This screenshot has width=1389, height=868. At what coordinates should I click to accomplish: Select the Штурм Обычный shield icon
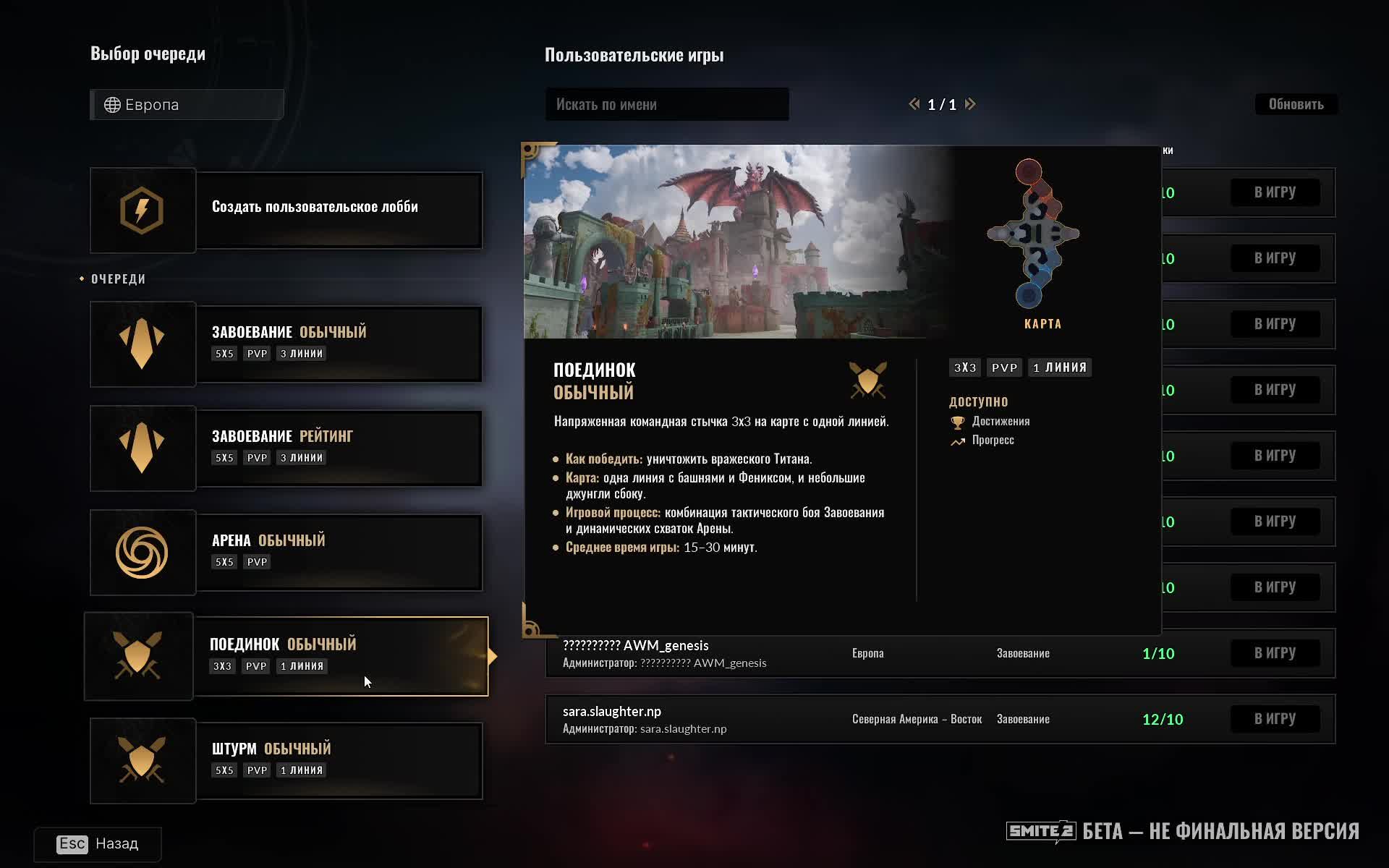click(x=143, y=760)
